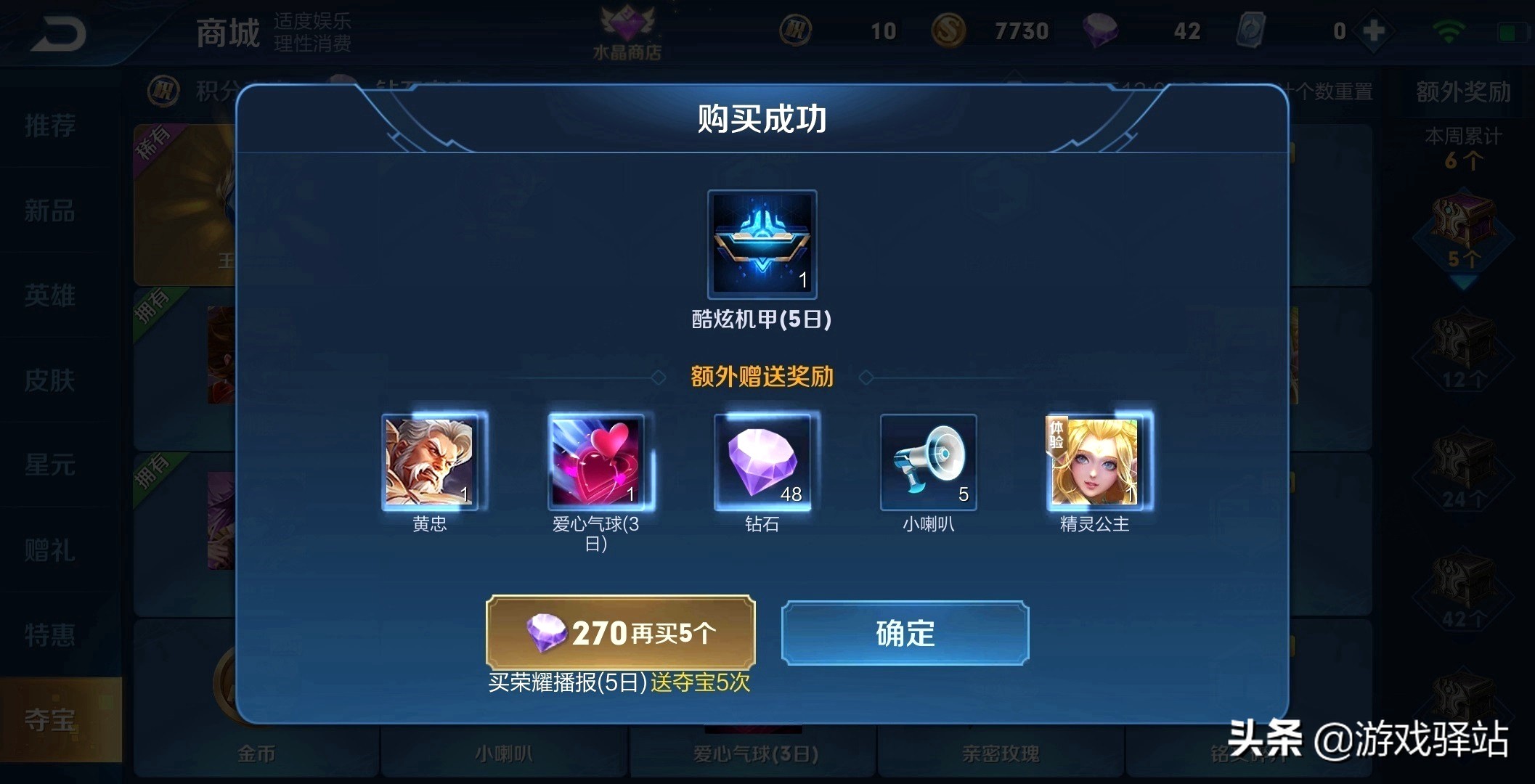Click the 钻石 diamond reward icon showing 48
This screenshot has width=1535, height=784.
tap(762, 462)
